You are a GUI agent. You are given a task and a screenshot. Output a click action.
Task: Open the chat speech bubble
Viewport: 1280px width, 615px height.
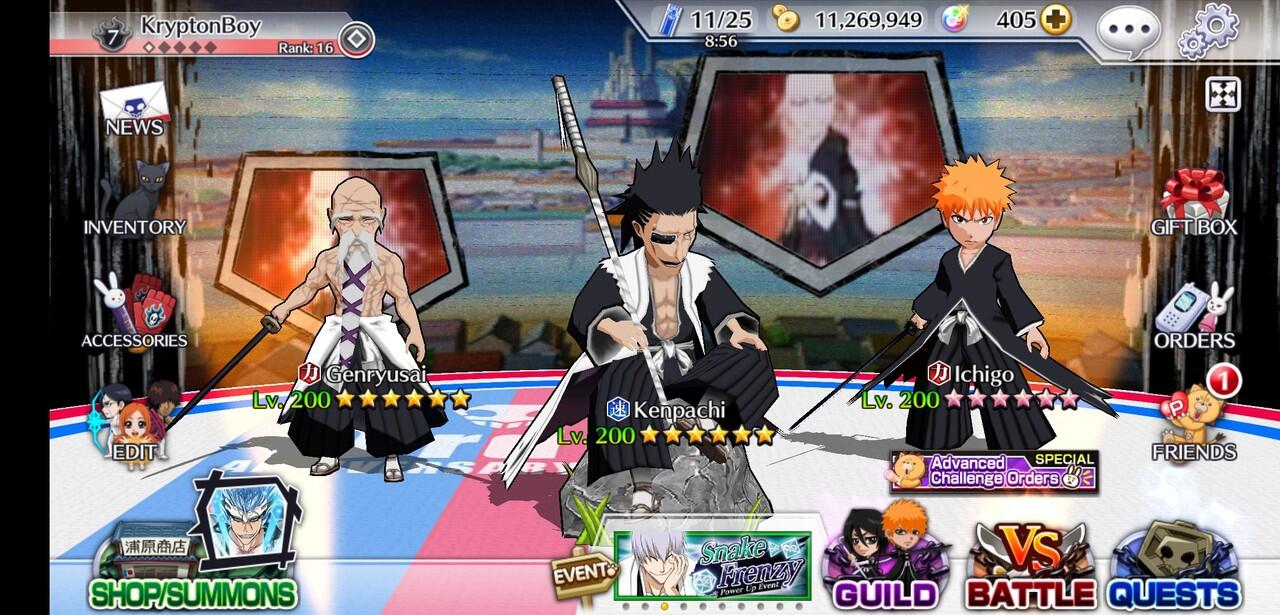[1128, 32]
